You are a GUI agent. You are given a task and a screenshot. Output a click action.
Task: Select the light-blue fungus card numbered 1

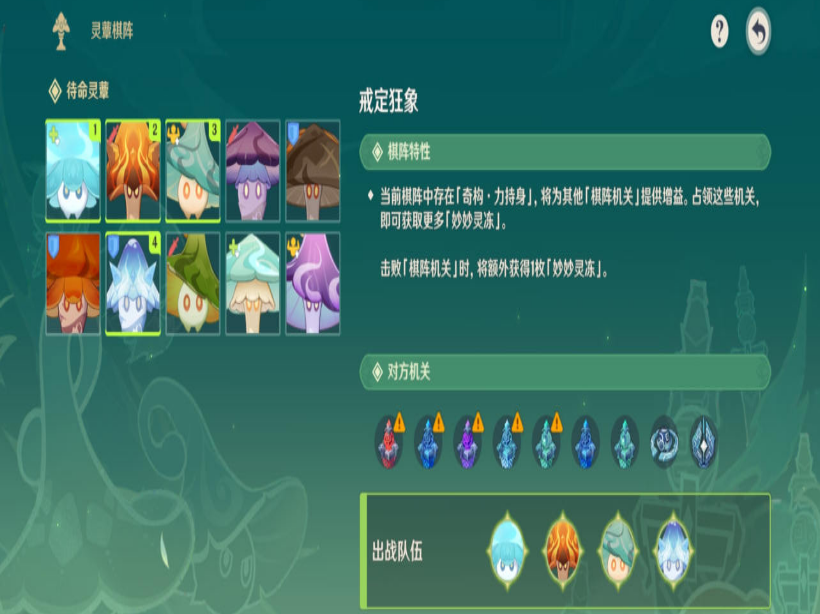click(x=73, y=171)
